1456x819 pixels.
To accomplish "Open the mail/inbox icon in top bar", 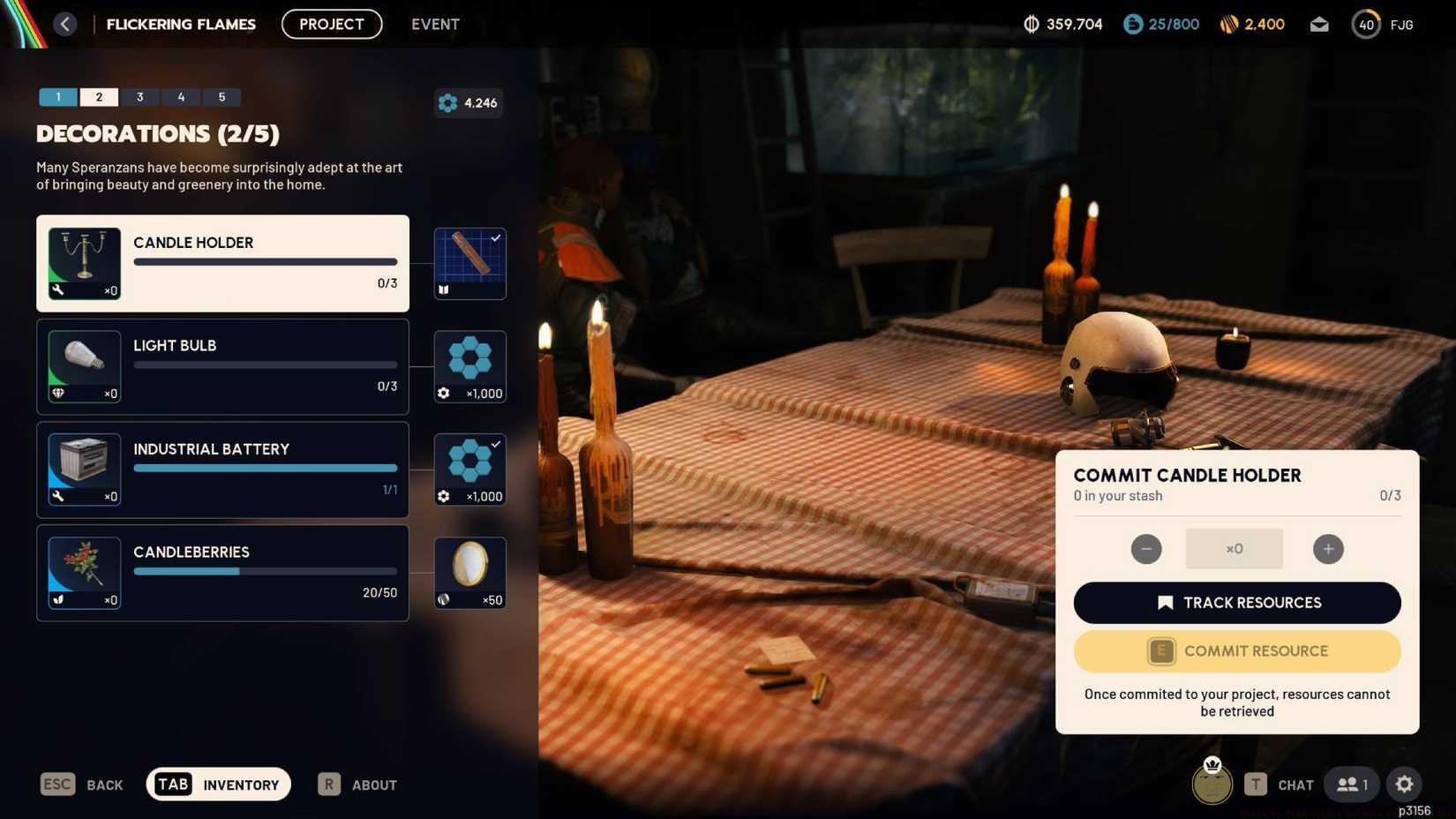I will [x=1319, y=24].
